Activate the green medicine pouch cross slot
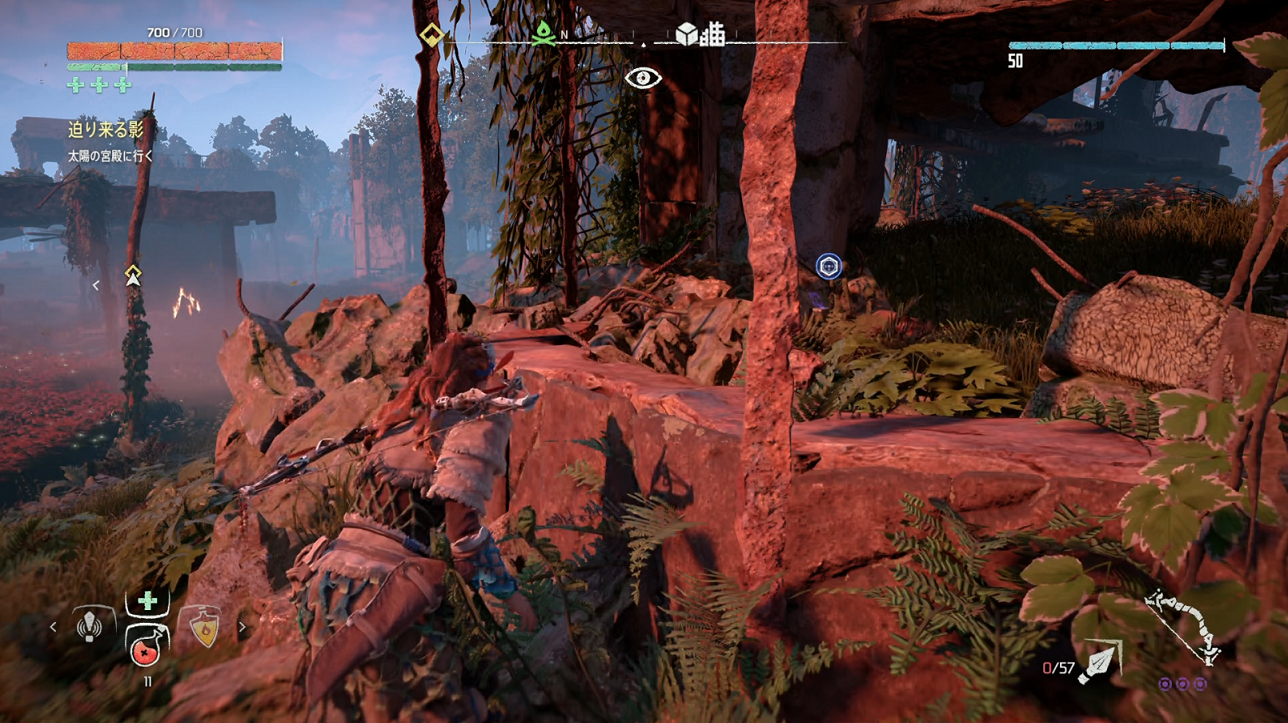Image resolution: width=1288 pixels, height=723 pixels. click(147, 601)
